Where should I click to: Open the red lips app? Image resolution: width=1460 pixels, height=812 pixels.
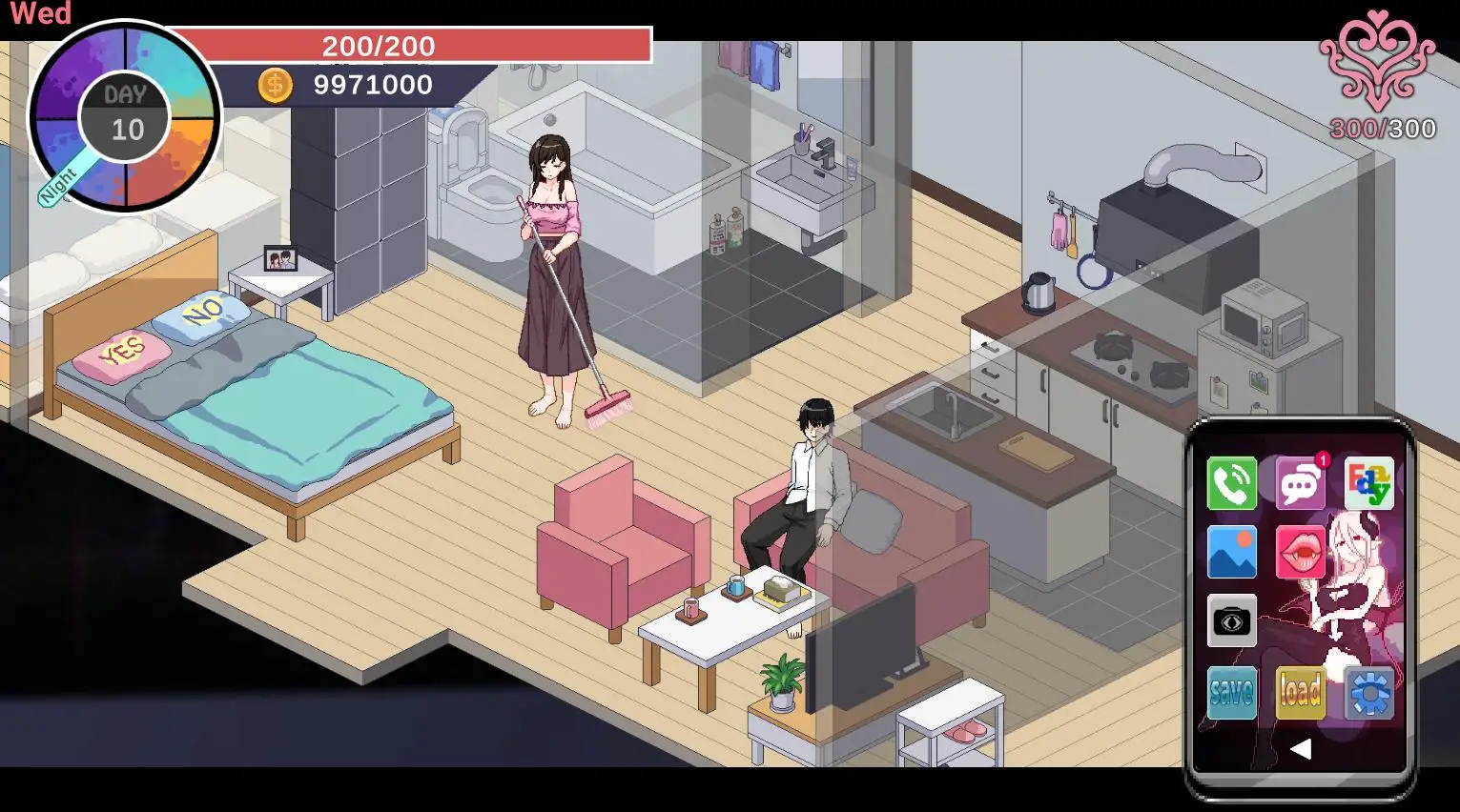[x=1300, y=552]
